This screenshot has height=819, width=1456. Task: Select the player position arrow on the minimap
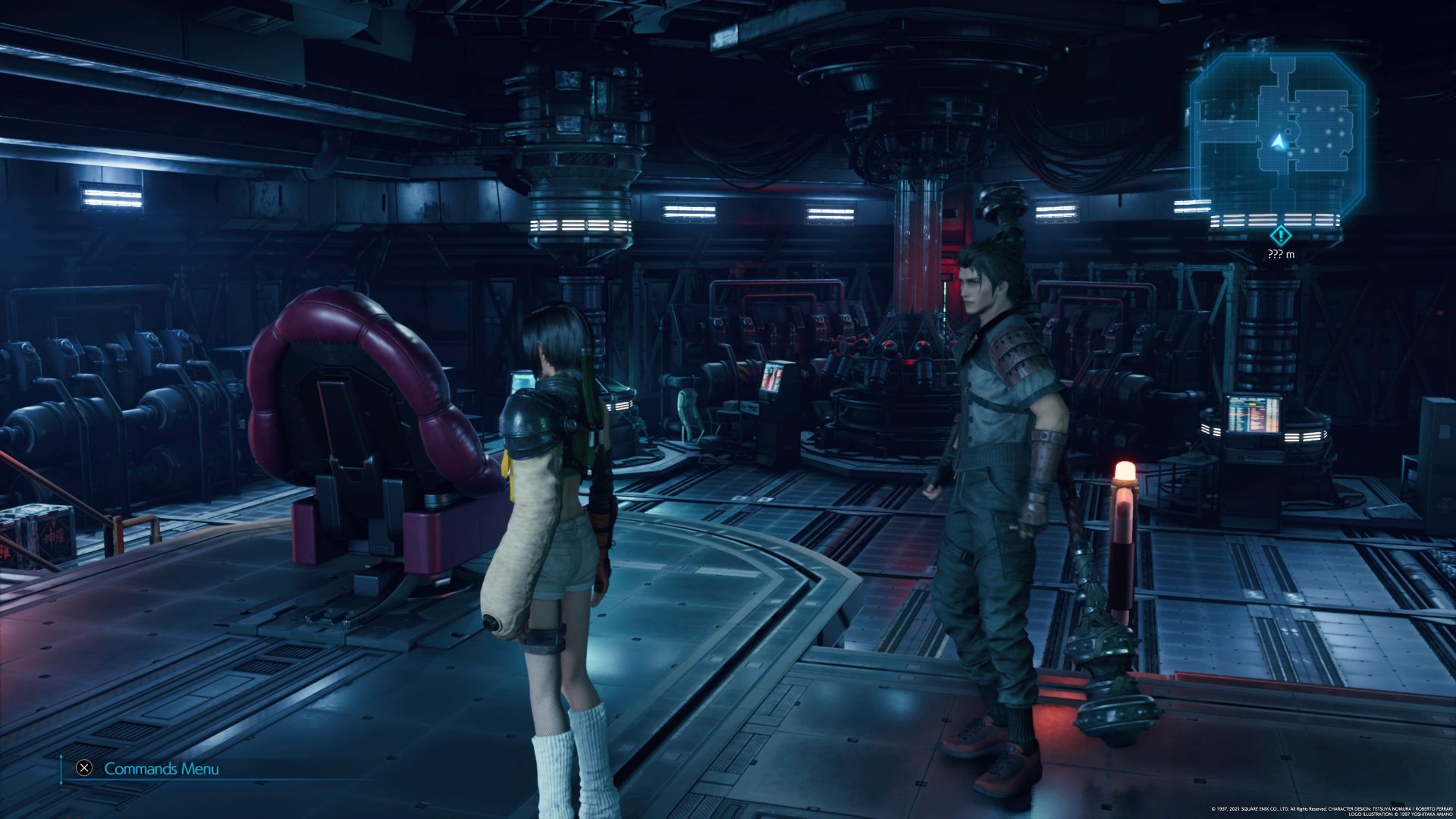pyautogui.click(x=1279, y=141)
